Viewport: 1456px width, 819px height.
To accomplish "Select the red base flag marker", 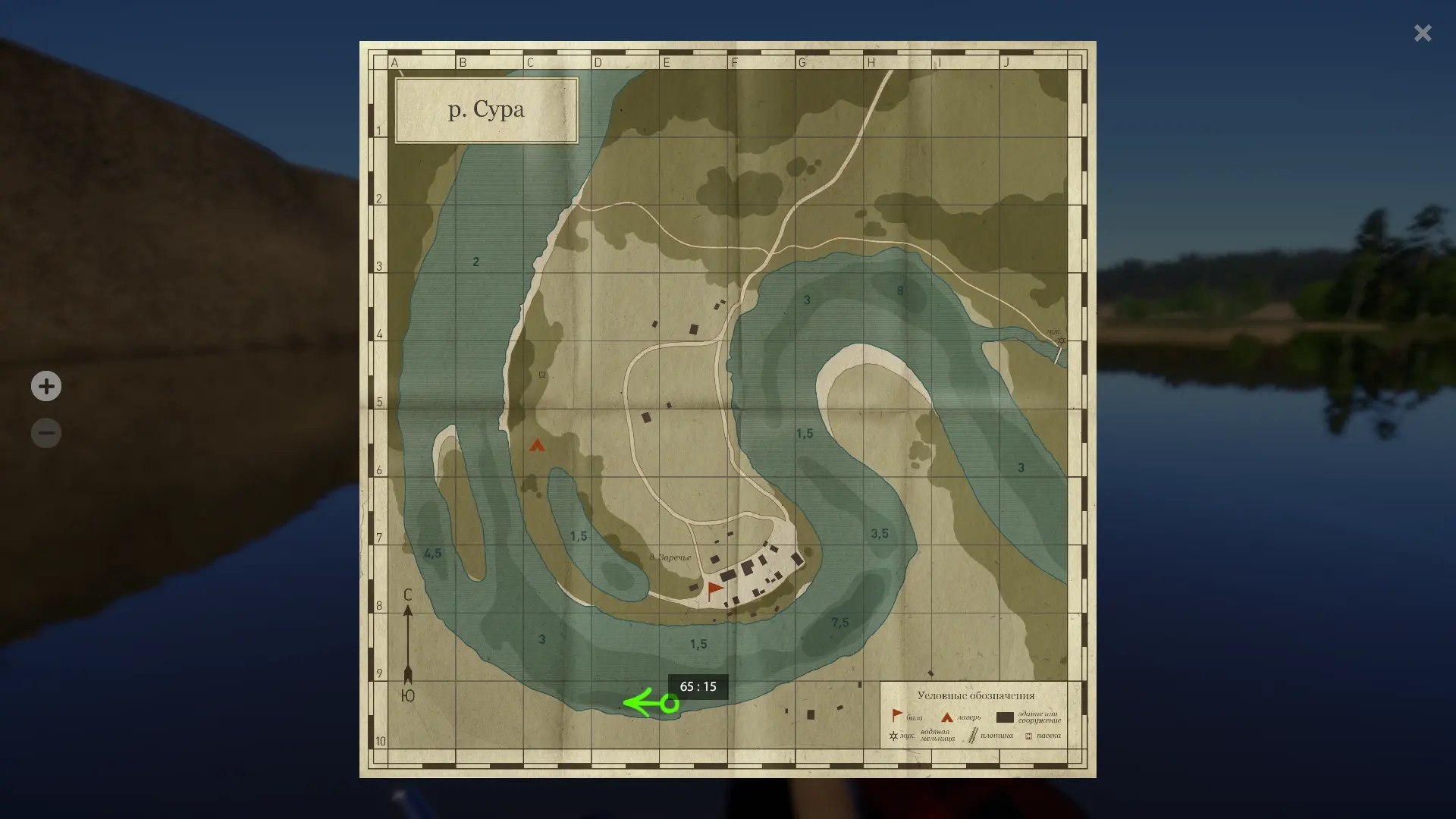I will (x=714, y=590).
